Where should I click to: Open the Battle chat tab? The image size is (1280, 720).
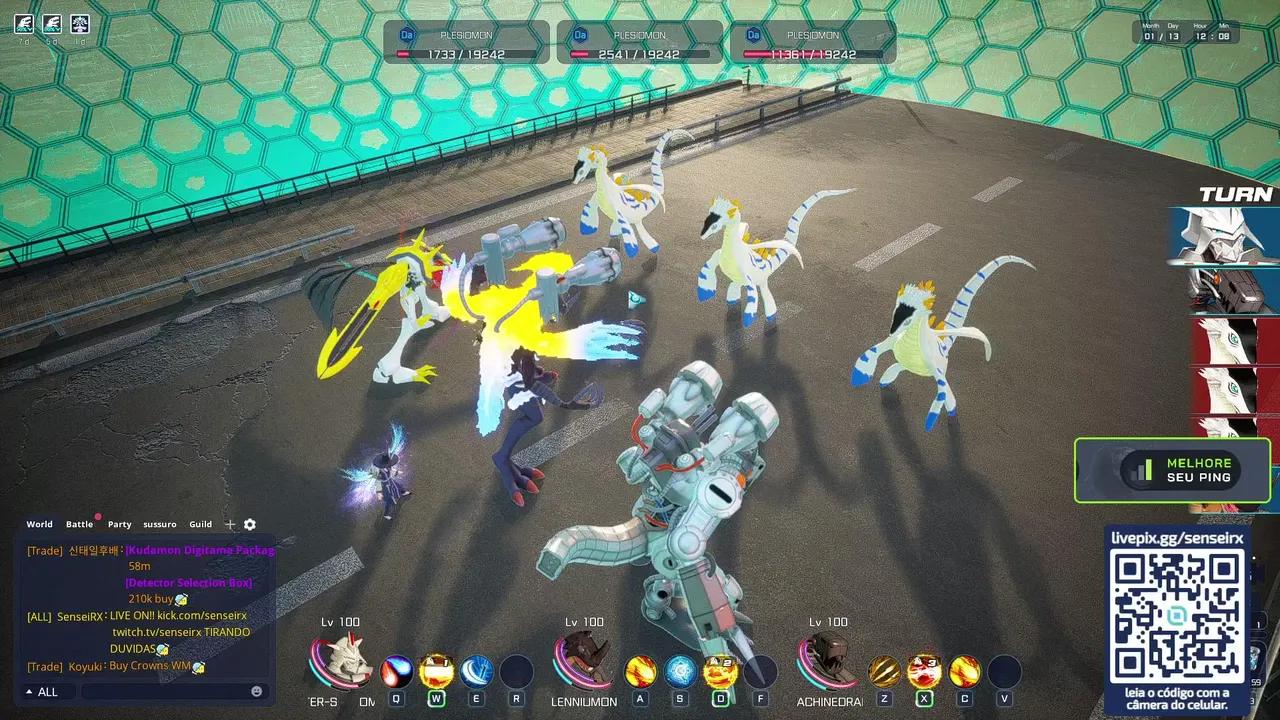79,524
